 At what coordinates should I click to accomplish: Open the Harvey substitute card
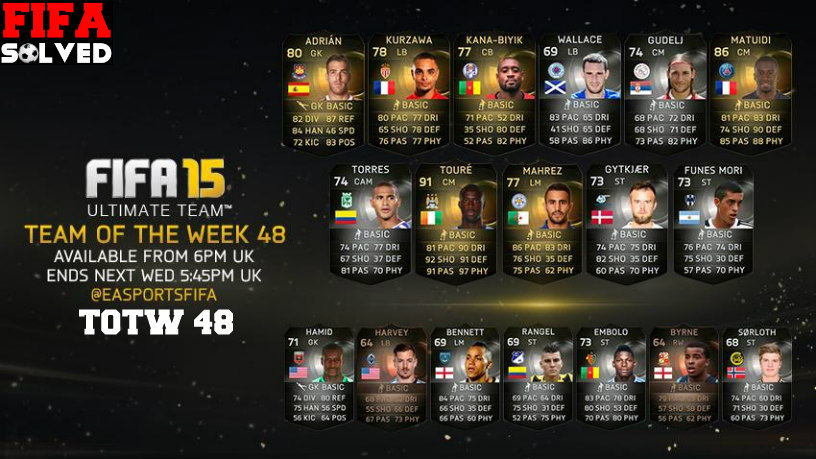[x=391, y=376]
